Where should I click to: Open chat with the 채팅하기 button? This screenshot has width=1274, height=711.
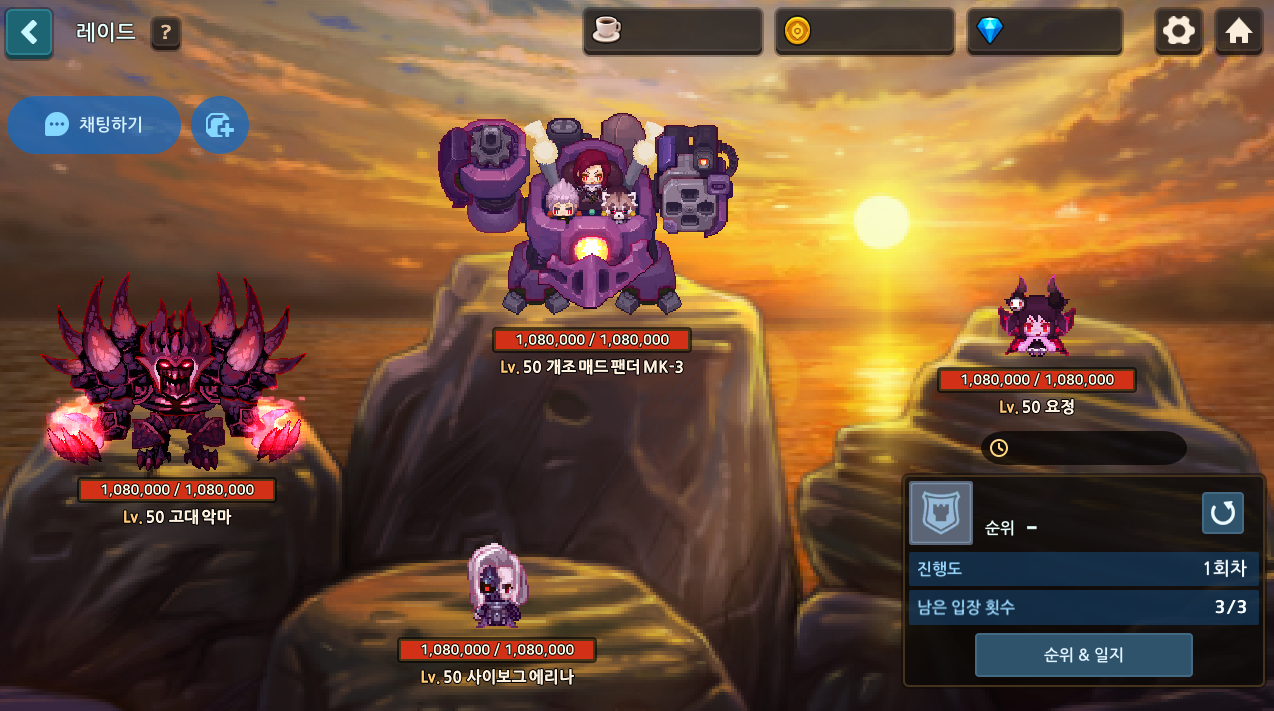pos(94,125)
